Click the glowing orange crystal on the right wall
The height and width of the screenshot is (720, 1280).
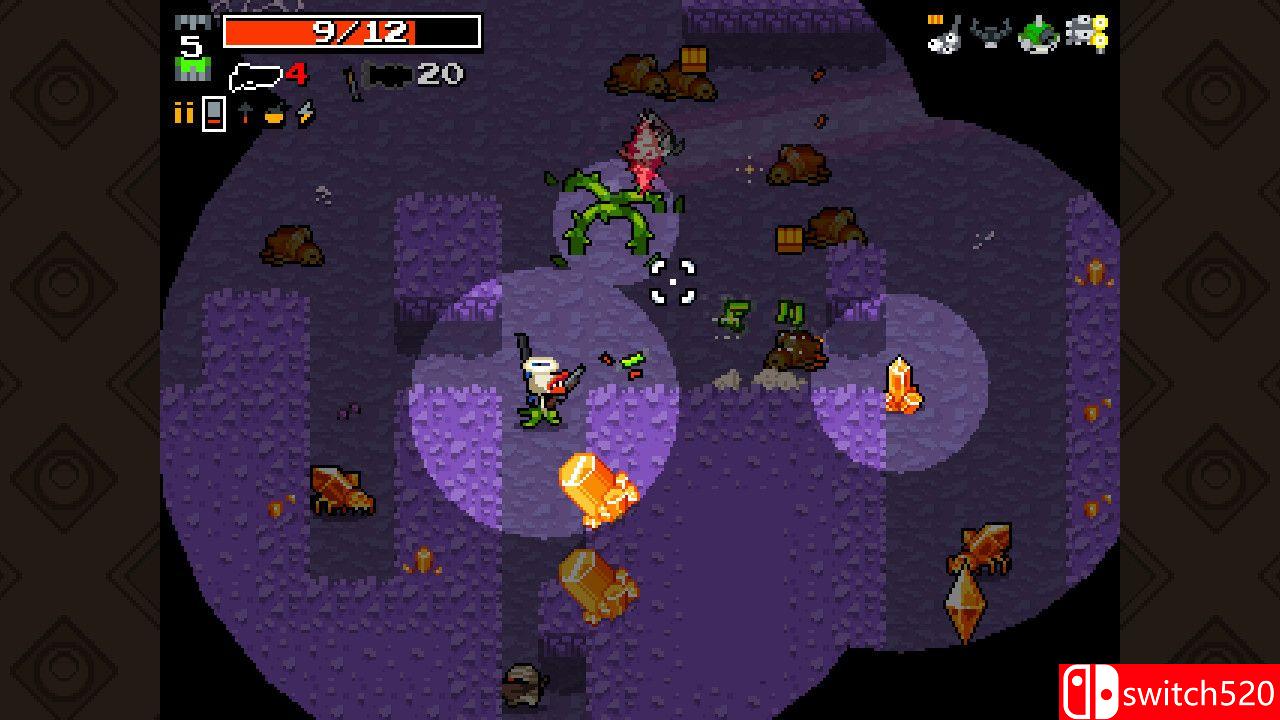(905, 385)
